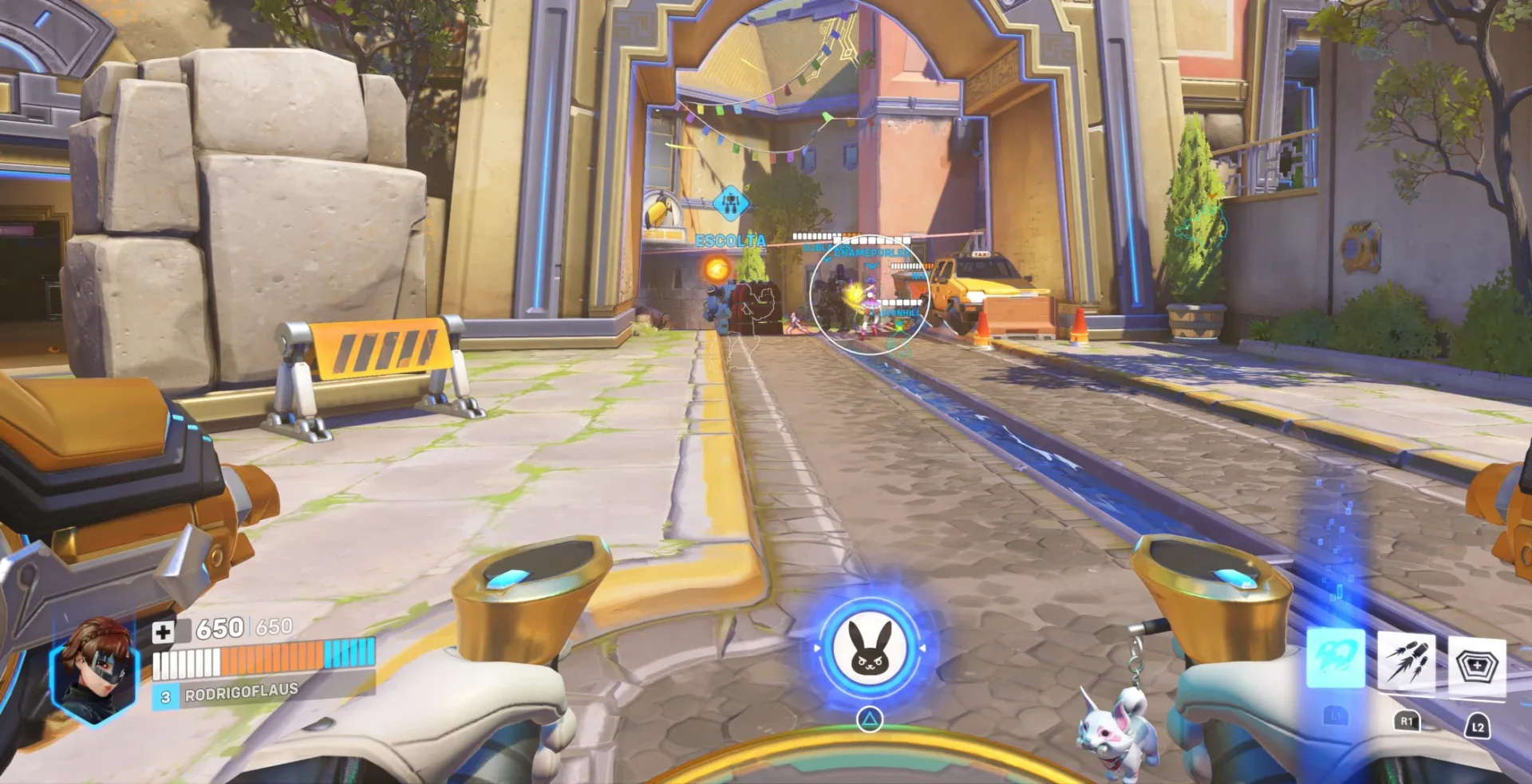Click the chevron below MOONHILL's health bar

point(899,322)
